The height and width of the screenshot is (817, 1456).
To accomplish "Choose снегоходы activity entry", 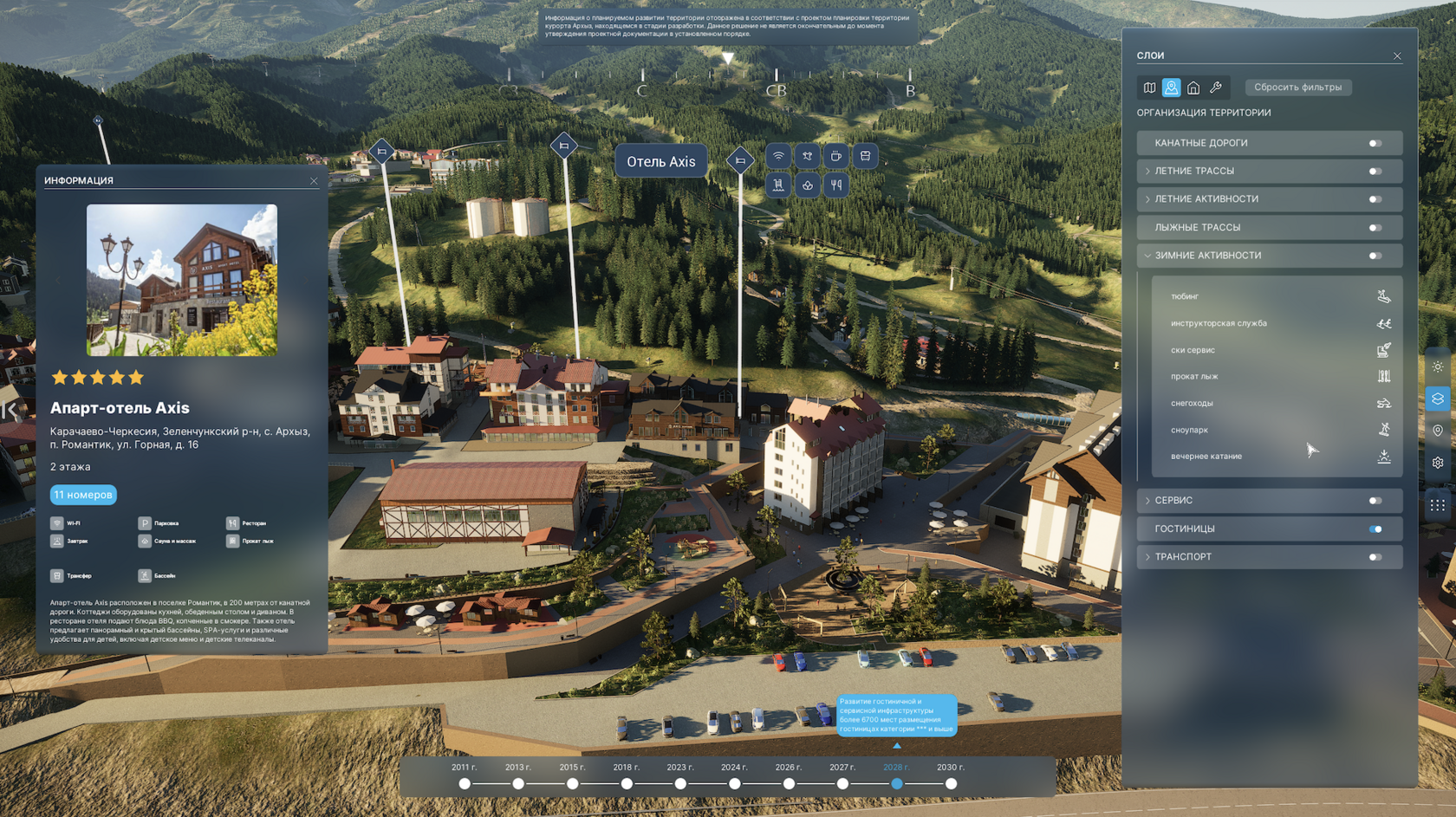I will click(1192, 403).
